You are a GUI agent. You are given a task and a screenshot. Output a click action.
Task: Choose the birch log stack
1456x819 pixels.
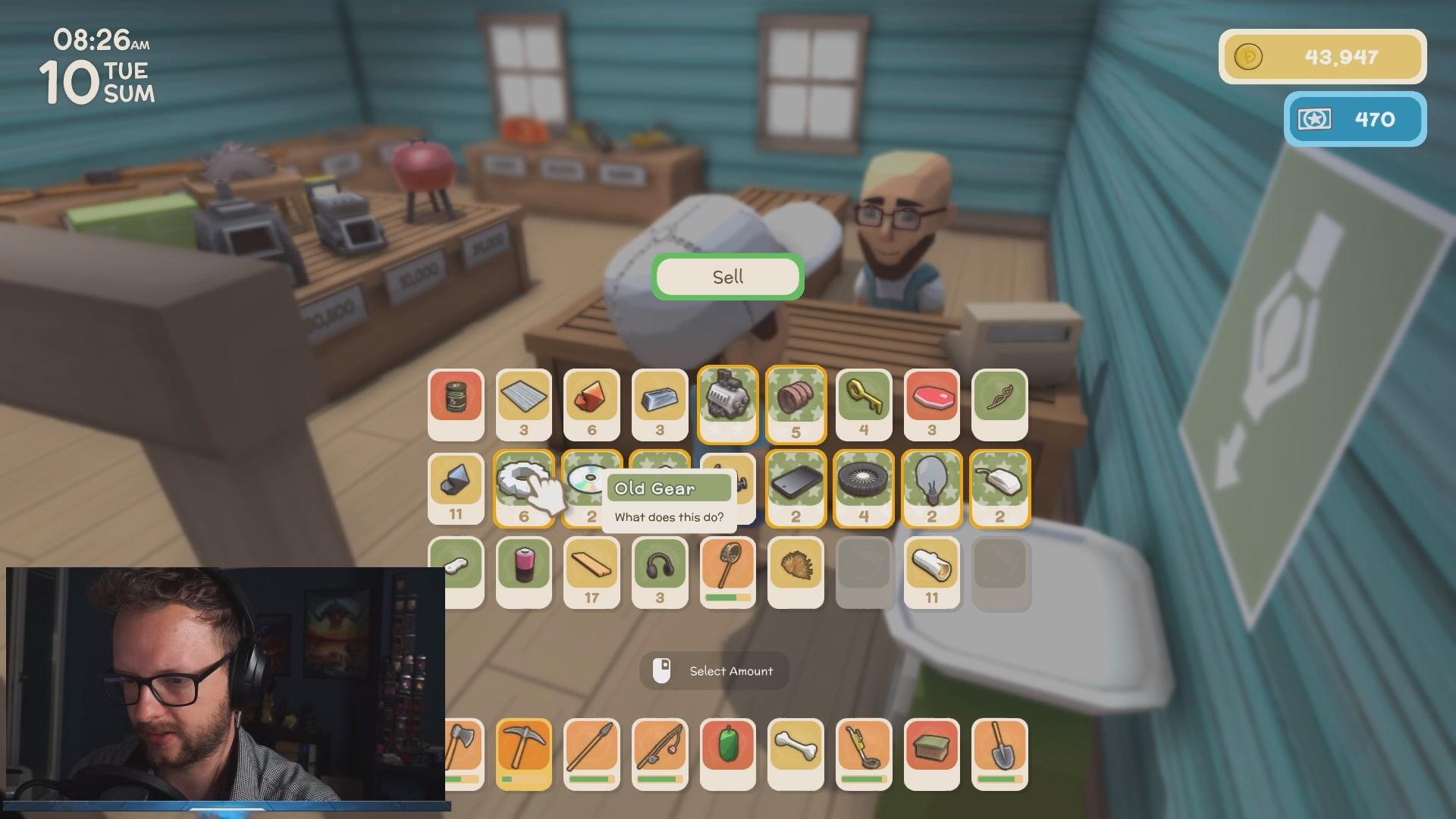[x=931, y=572]
